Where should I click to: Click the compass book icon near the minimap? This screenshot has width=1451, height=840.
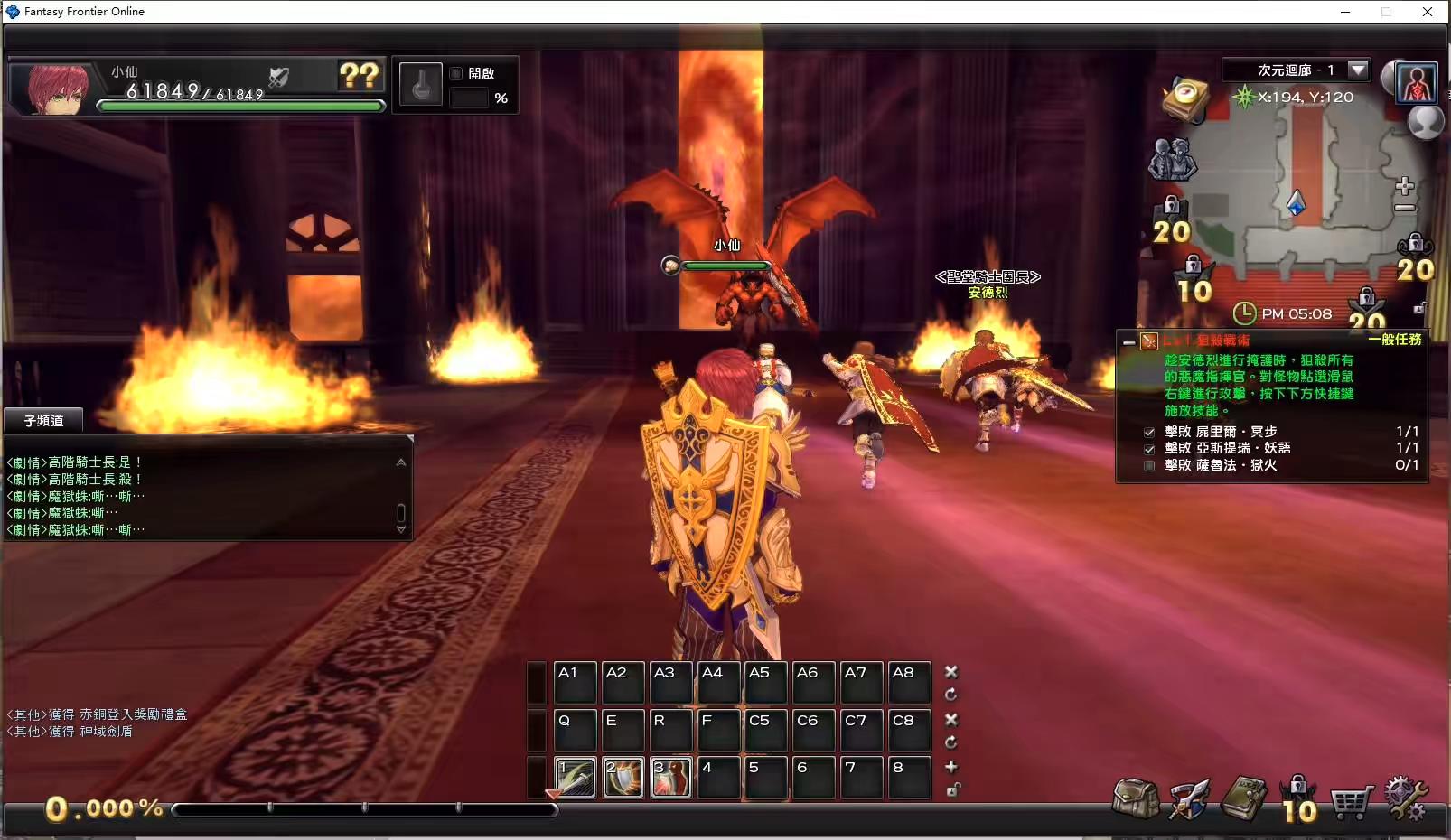coord(1186,98)
